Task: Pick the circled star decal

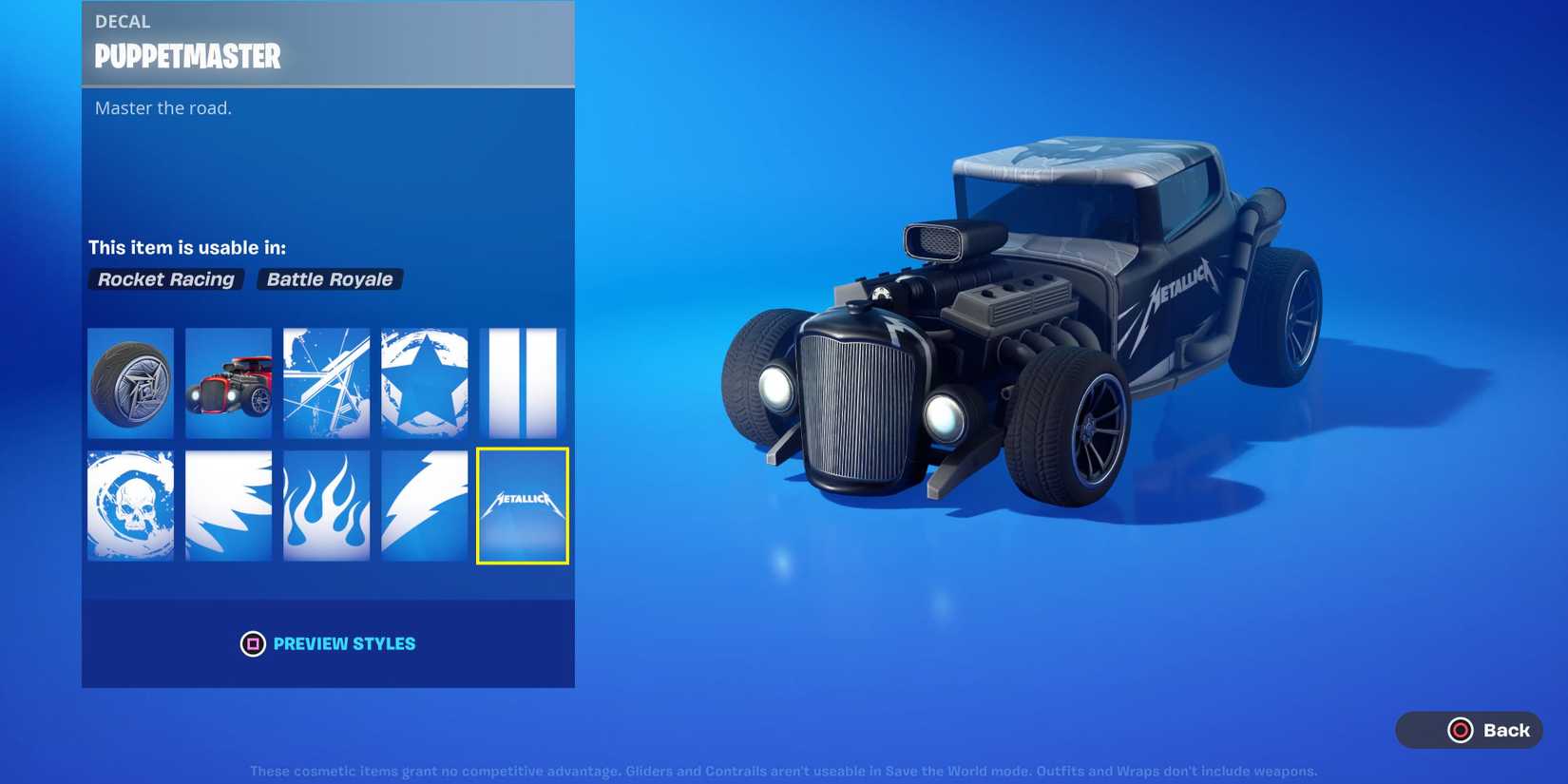Action: (424, 383)
